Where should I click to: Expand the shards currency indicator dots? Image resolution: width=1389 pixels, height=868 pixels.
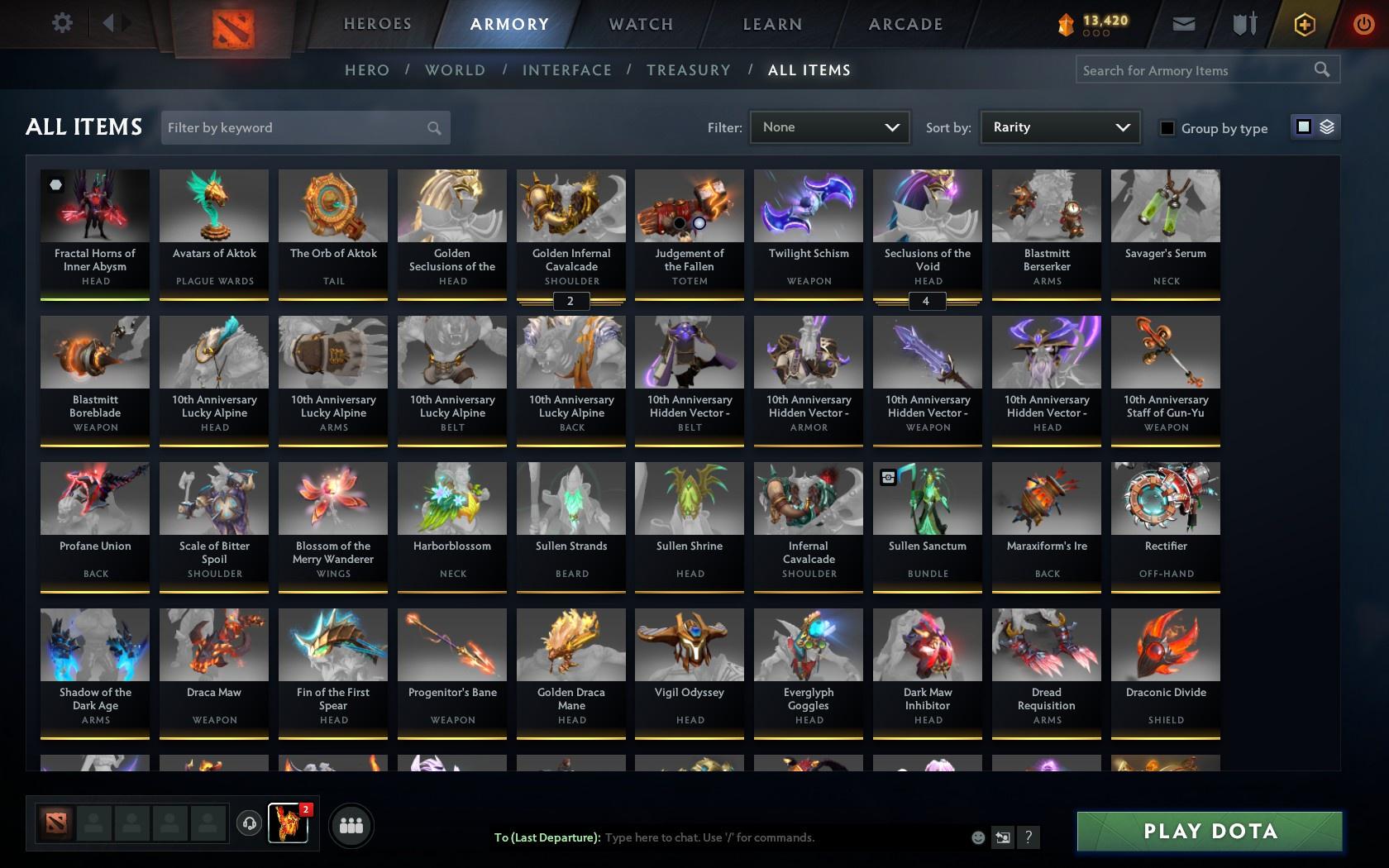1095,34
